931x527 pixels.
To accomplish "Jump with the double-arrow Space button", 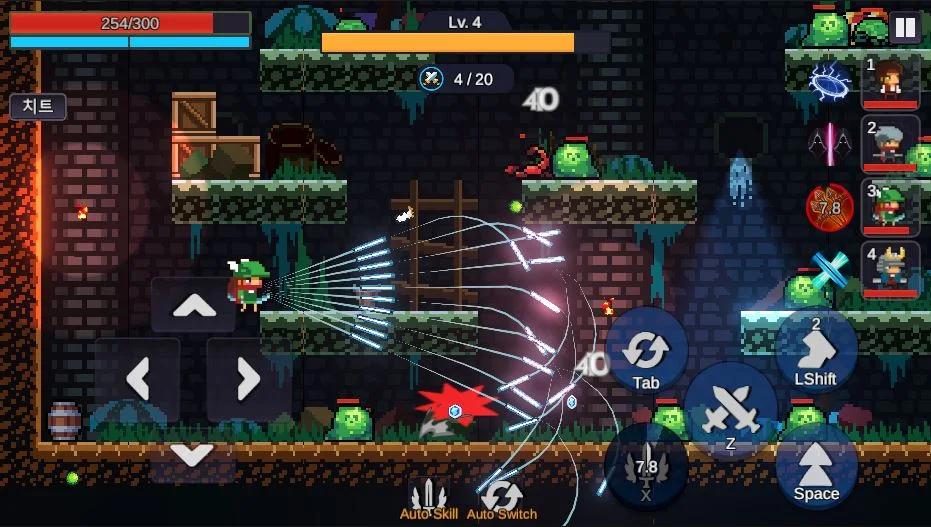I will pyautogui.click(x=816, y=465).
